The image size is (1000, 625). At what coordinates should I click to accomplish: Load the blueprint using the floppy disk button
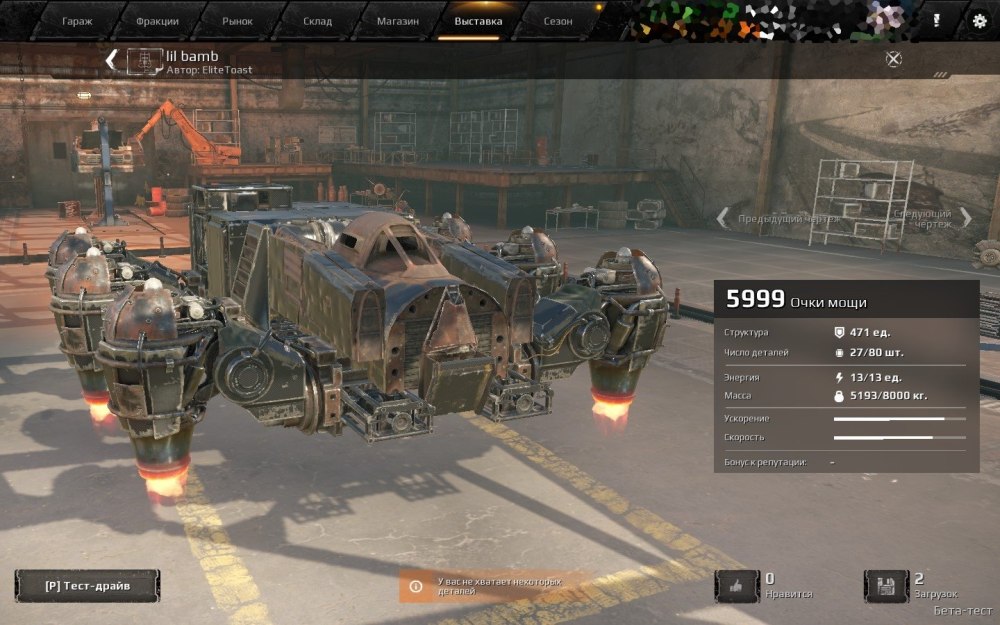point(886,586)
